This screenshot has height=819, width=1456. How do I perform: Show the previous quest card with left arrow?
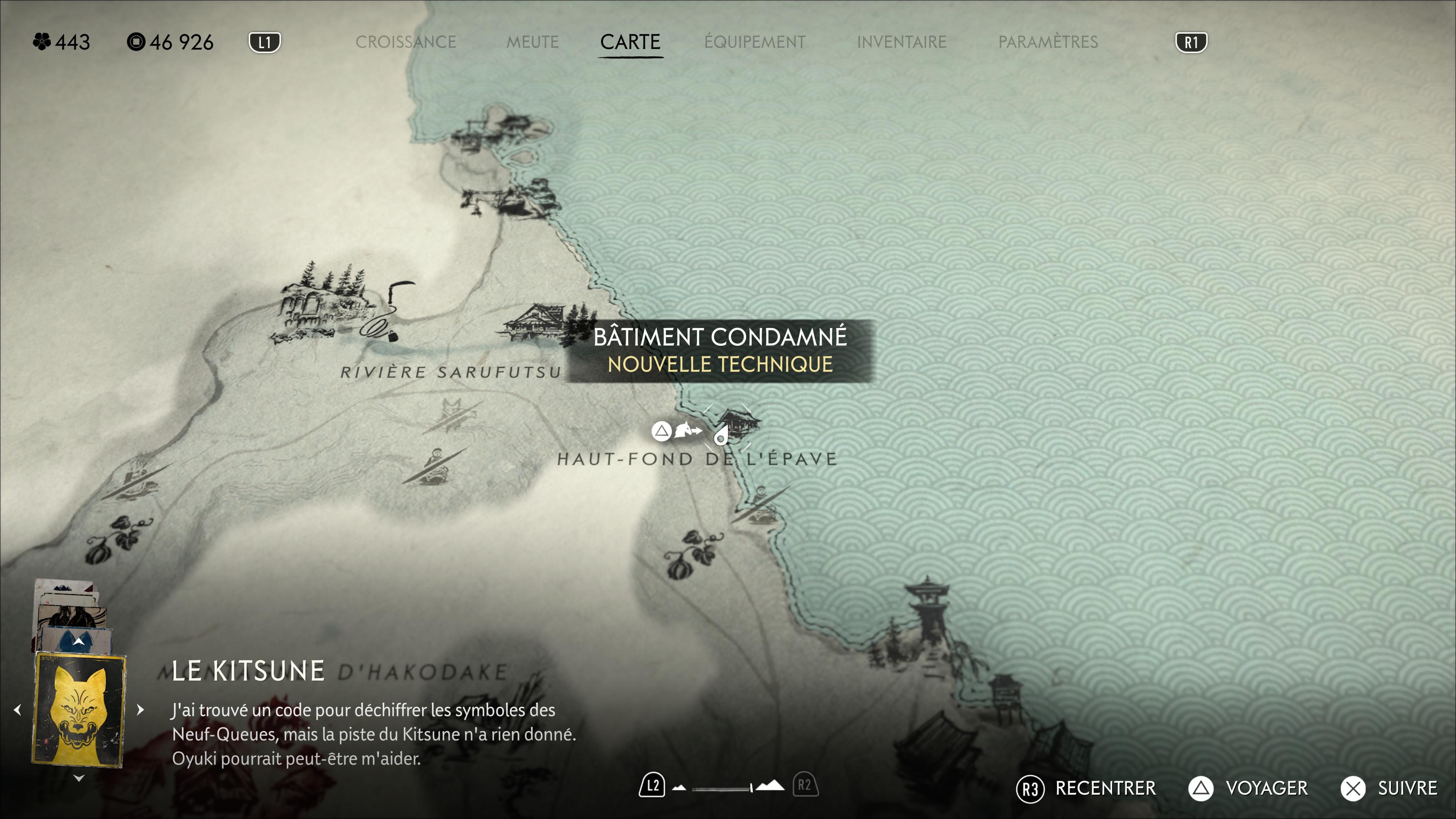click(17, 709)
